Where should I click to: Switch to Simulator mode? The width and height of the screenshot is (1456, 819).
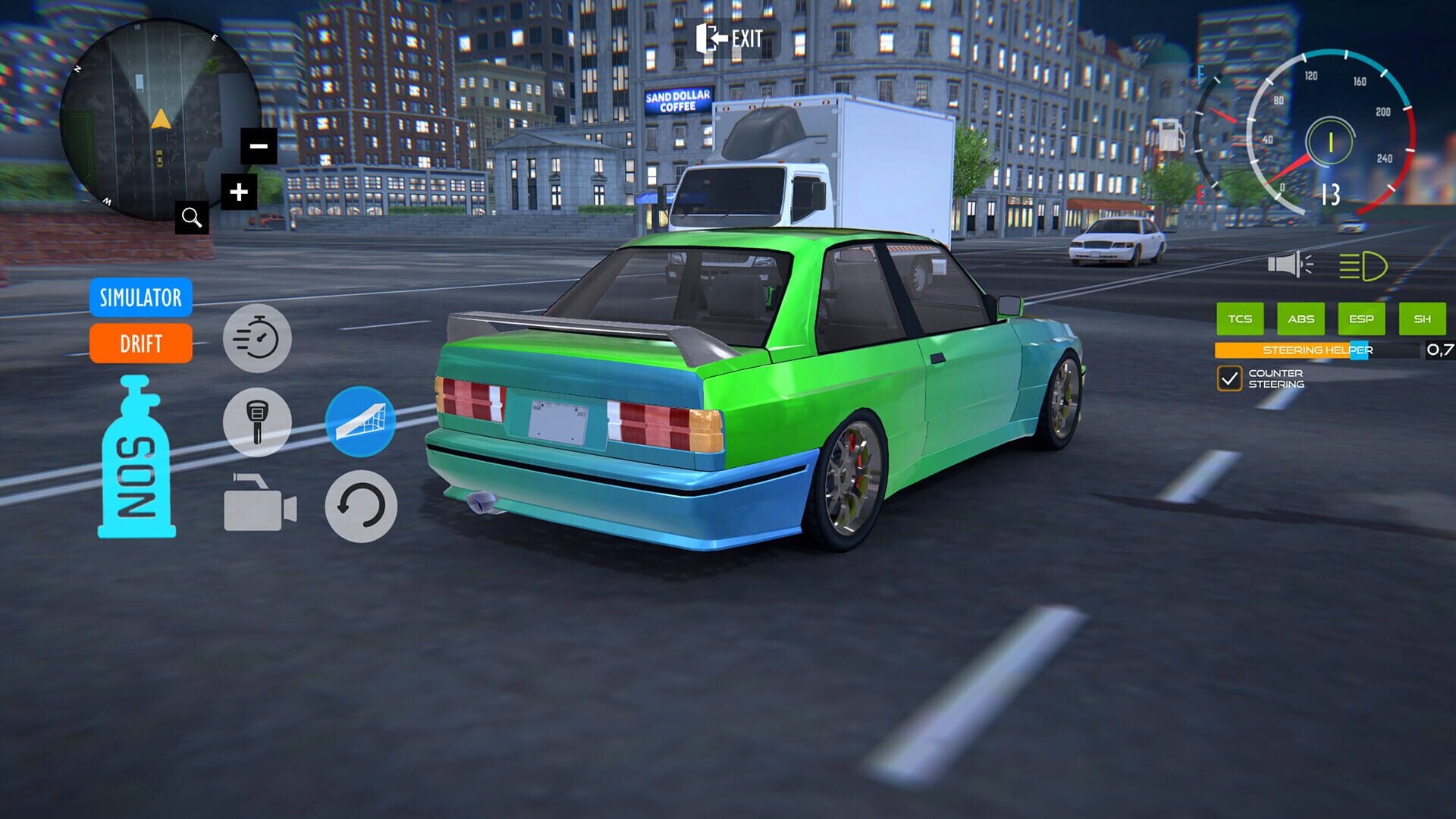(x=140, y=299)
